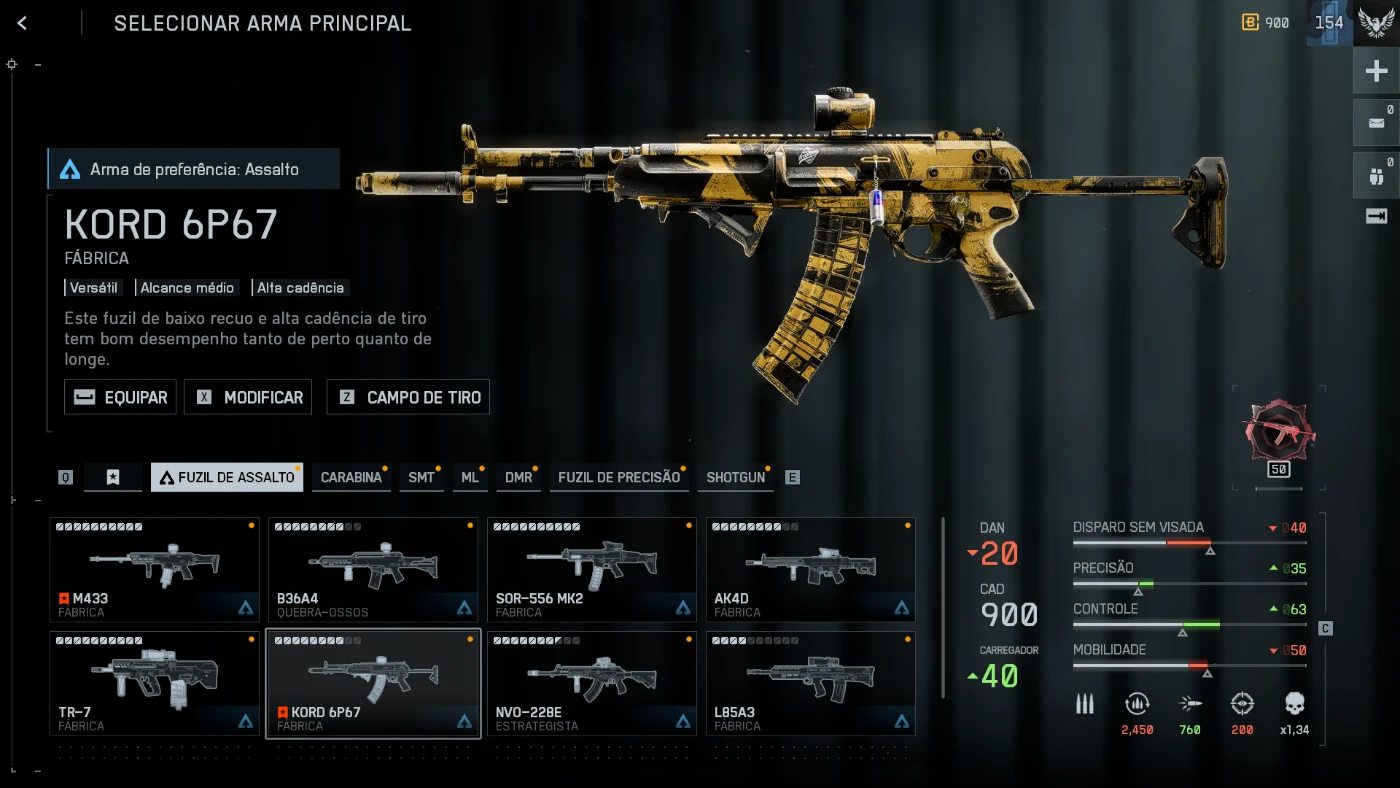Select the NVO-228E Estrategista tile
This screenshot has height=788, width=1400.
pos(592,684)
